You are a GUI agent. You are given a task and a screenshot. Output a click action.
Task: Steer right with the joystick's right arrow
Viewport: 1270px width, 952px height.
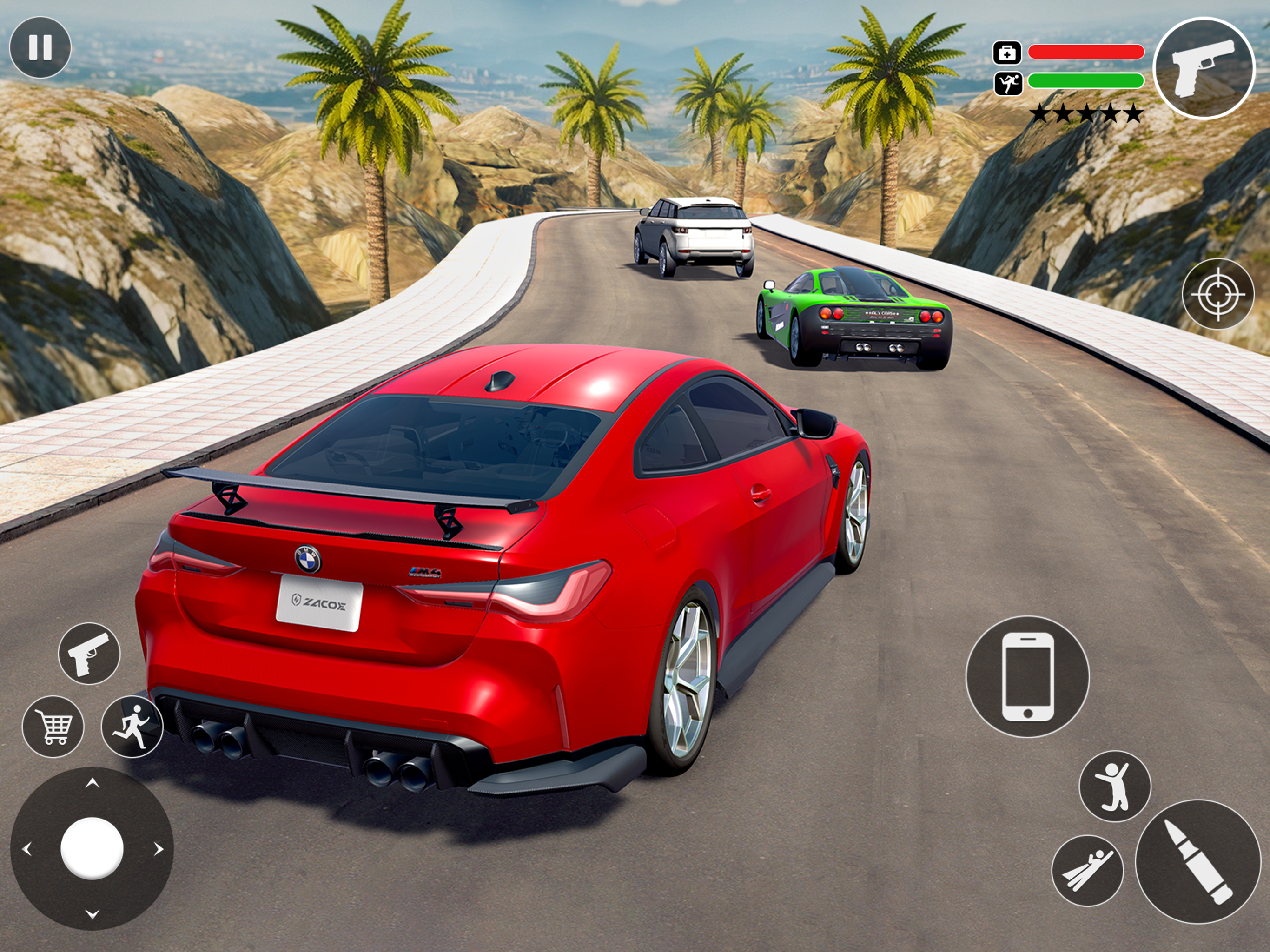[x=159, y=849]
